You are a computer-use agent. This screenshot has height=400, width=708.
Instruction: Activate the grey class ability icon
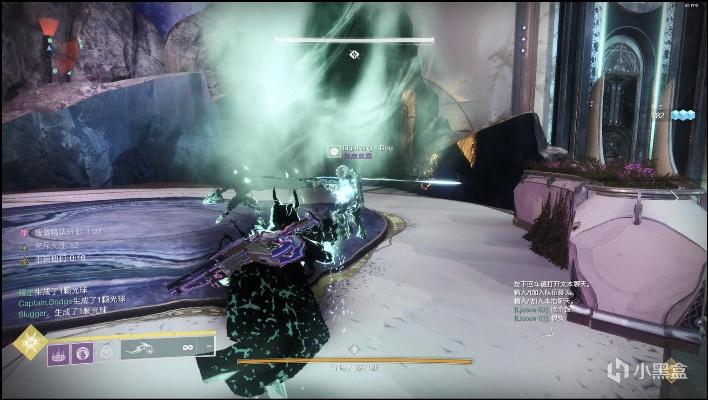[106, 352]
